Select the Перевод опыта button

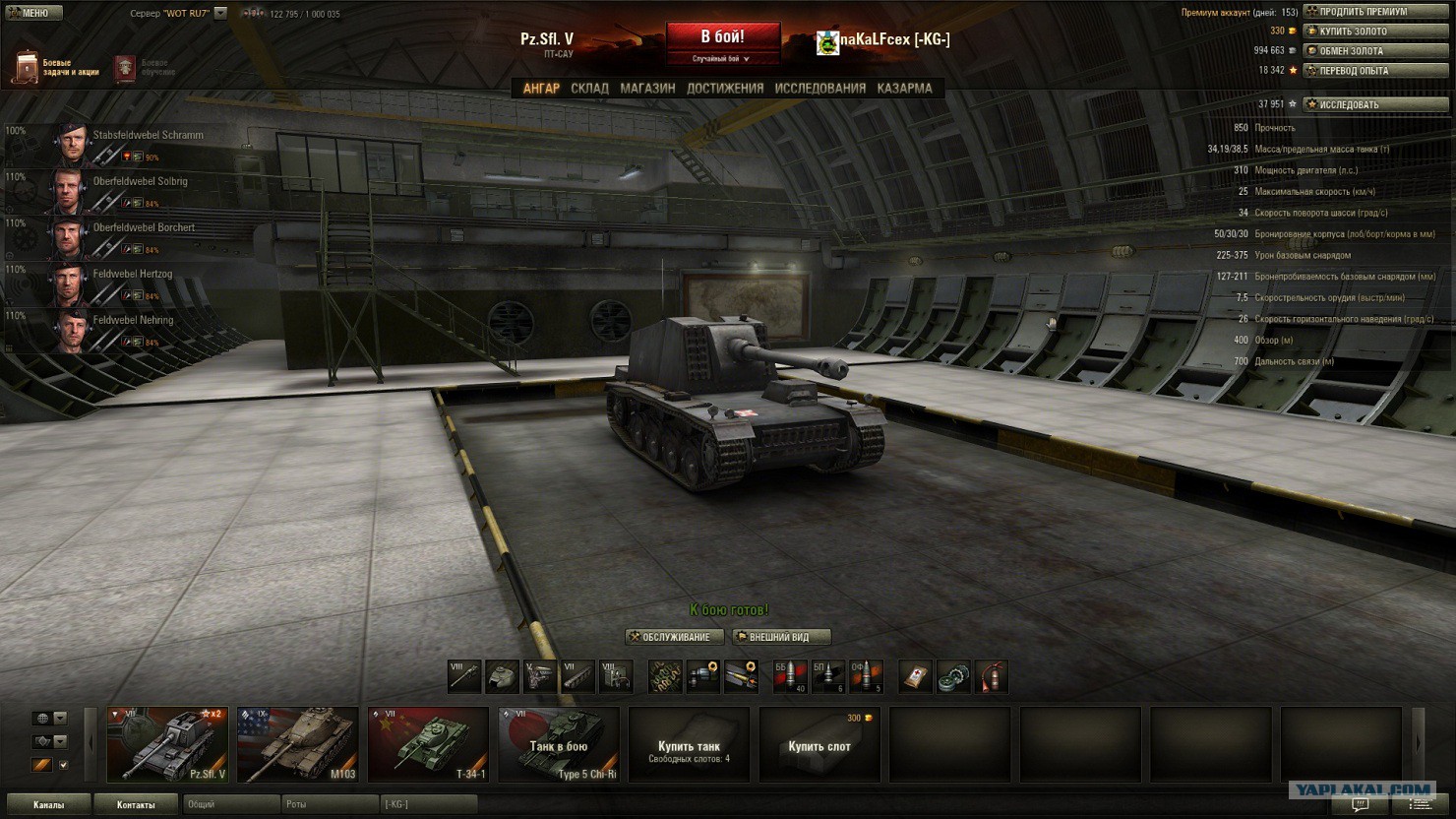(1374, 71)
